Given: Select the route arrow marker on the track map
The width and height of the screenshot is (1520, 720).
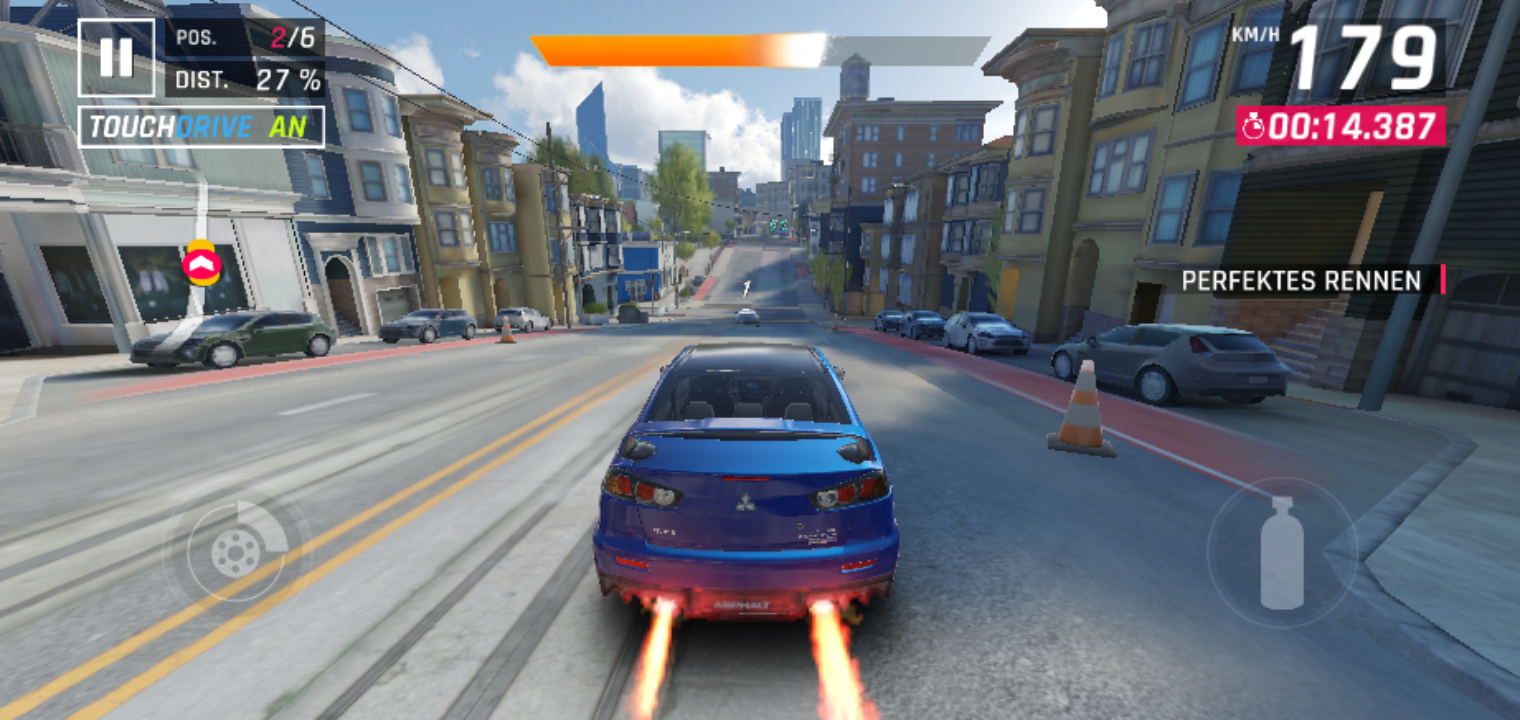Looking at the screenshot, I should (201, 264).
